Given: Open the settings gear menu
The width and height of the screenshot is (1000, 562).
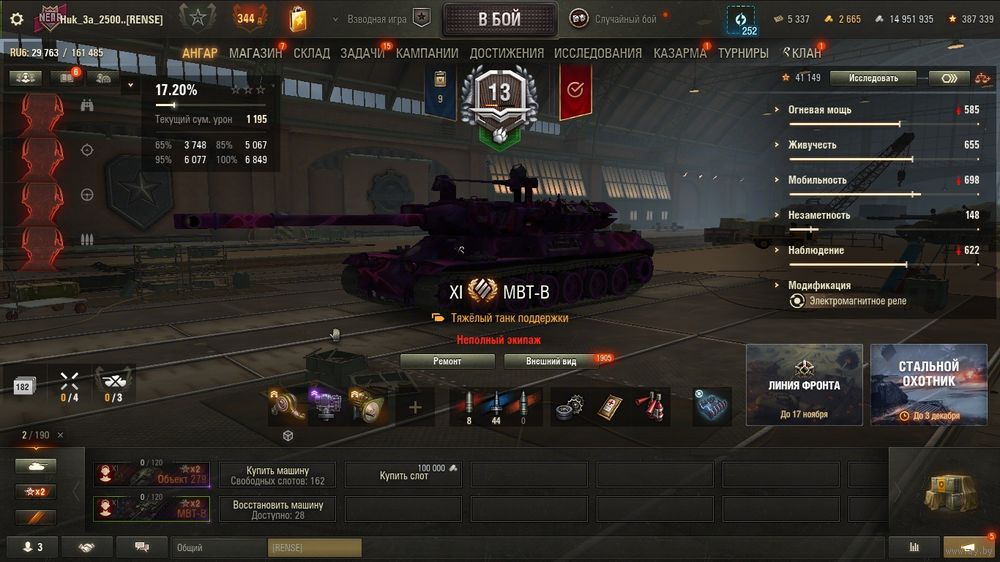Looking at the screenshot, I should (16, 19).
